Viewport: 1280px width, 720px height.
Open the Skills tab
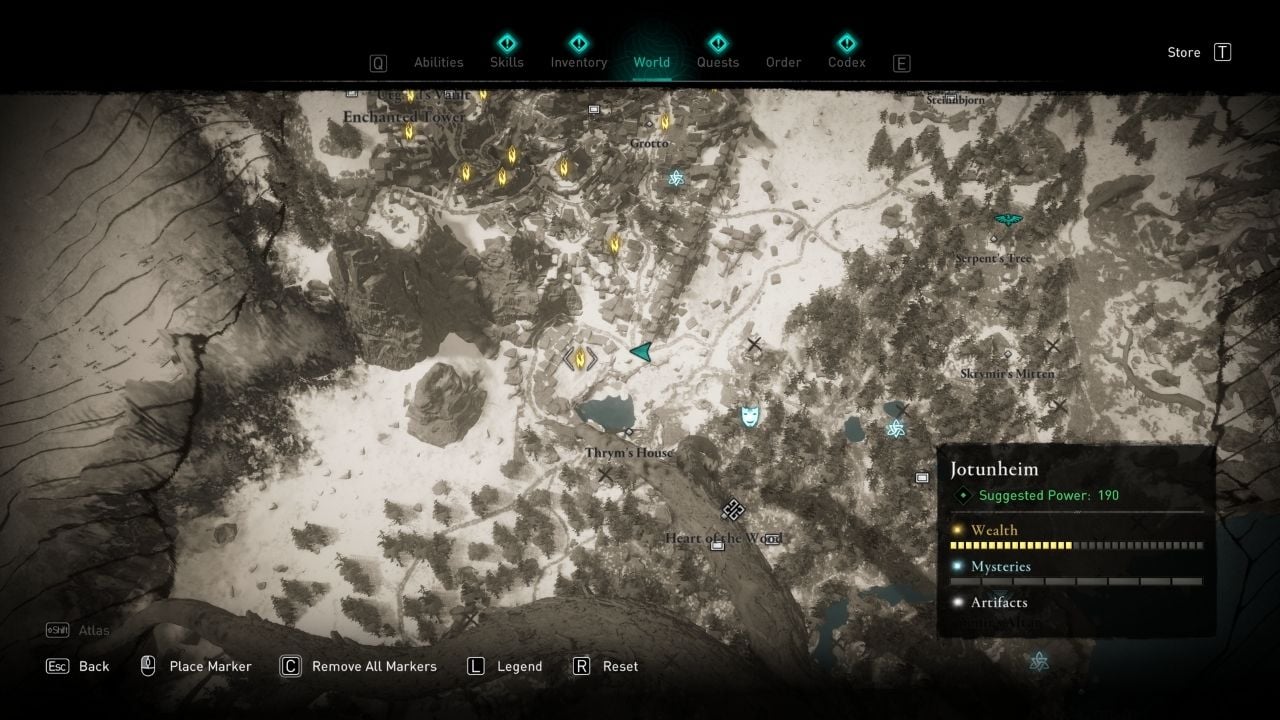coord(507,62)
